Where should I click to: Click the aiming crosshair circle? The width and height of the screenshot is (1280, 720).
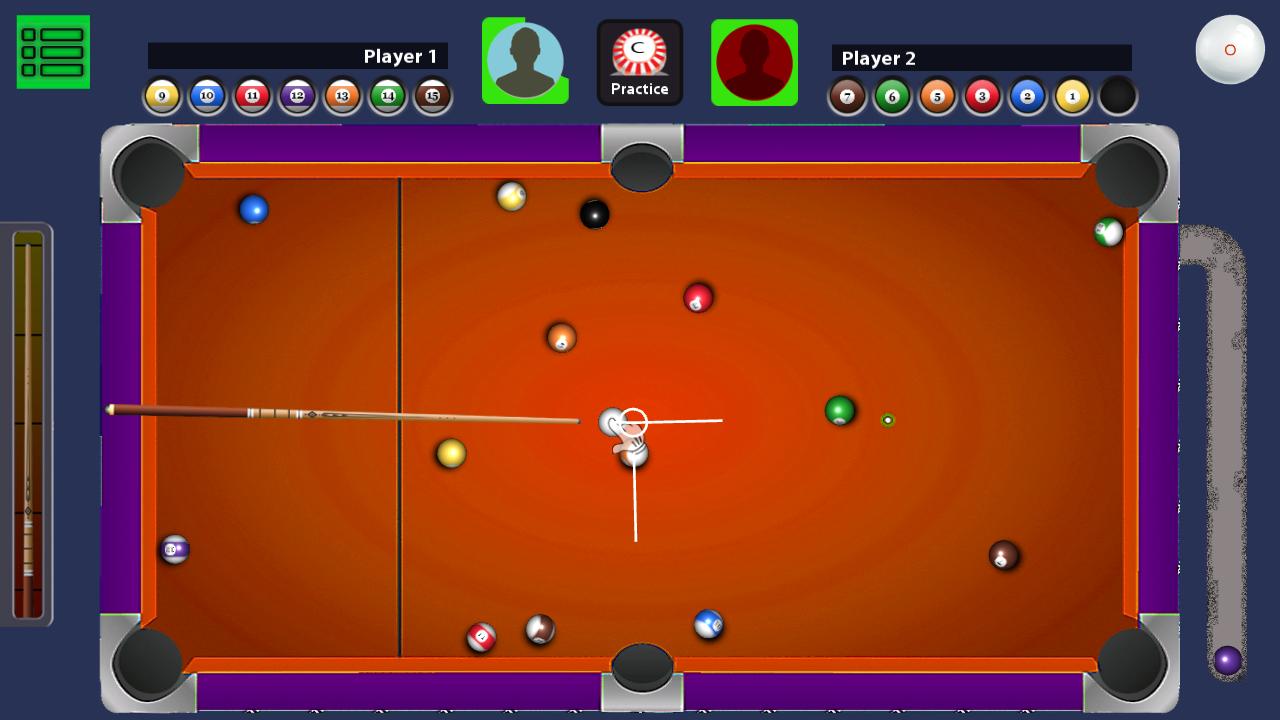pos(631,421)
